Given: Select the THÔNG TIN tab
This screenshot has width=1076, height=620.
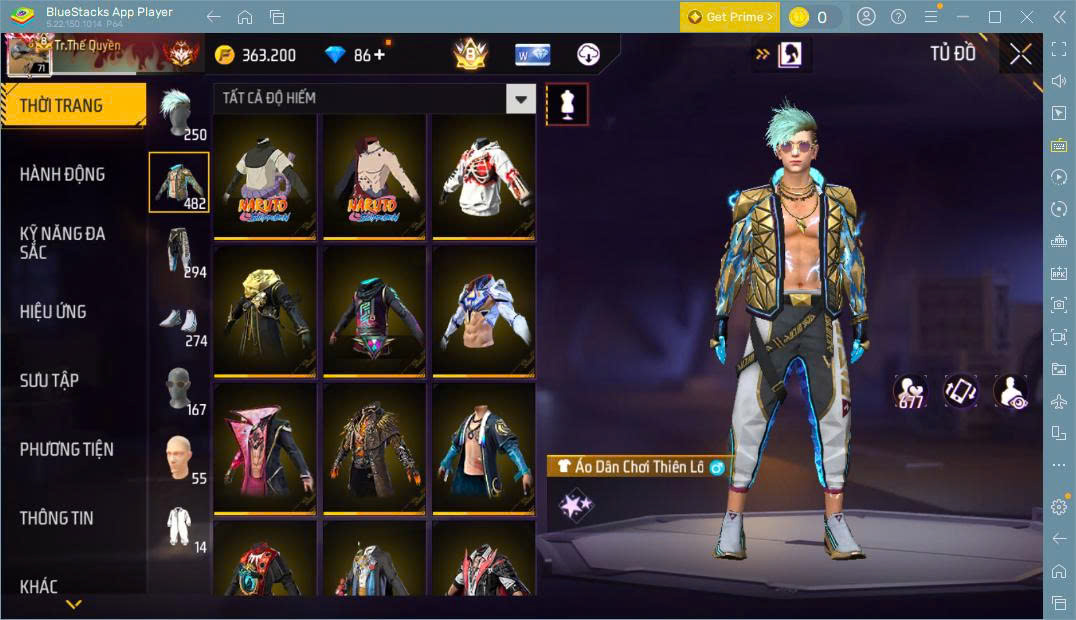Looking at the screenshot, I should point(56,518).
